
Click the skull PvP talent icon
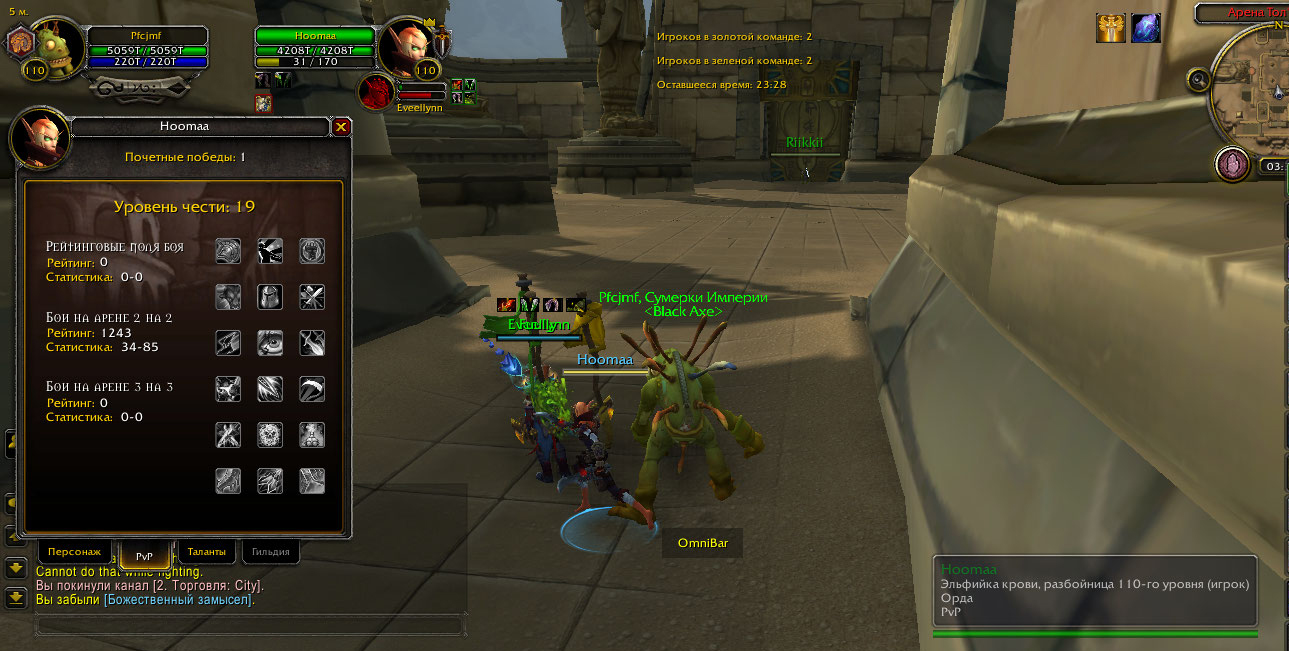(270, 435)
